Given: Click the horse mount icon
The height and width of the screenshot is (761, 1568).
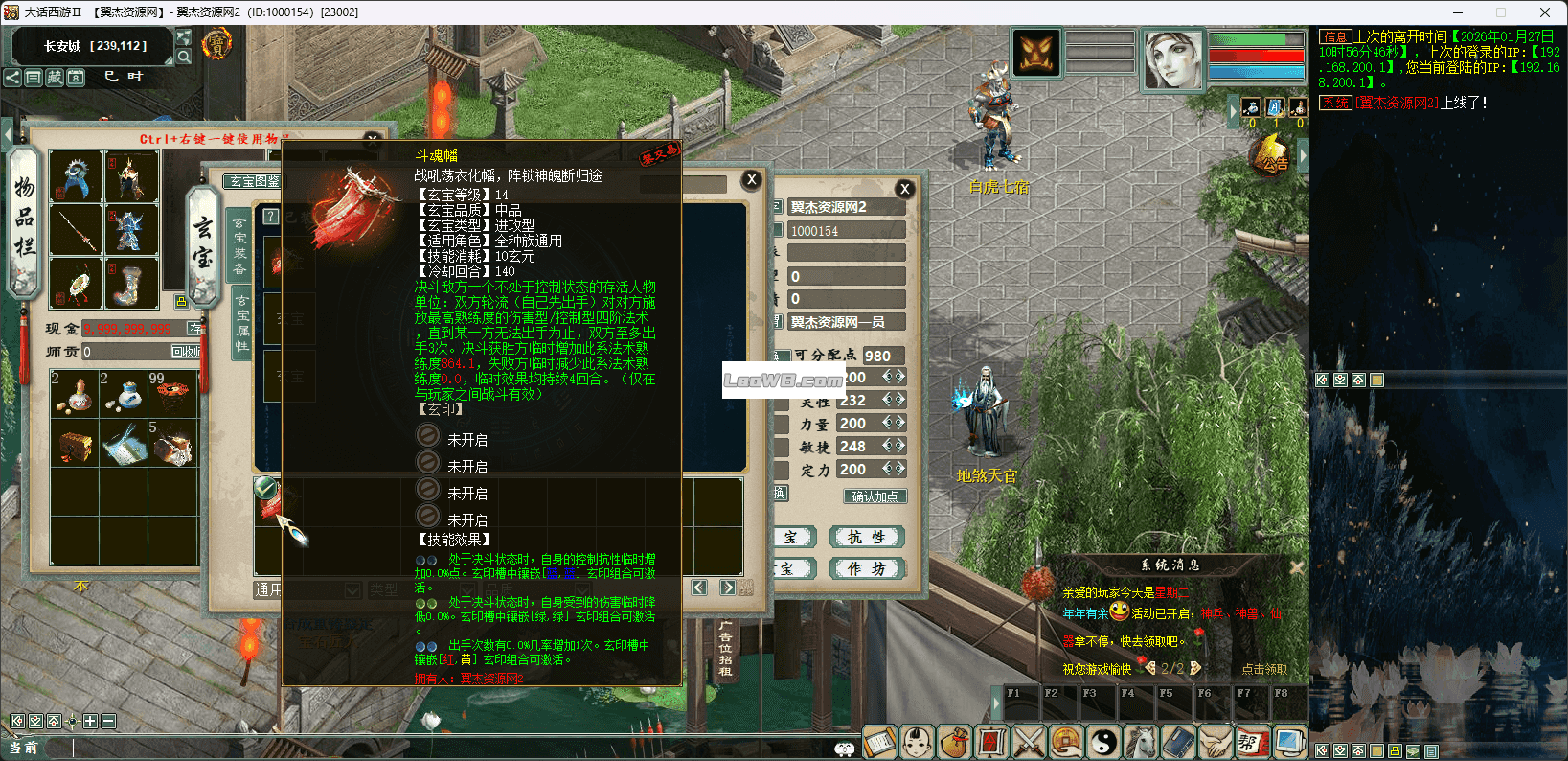Looking at the screenshot, I should pos(1140,743).
